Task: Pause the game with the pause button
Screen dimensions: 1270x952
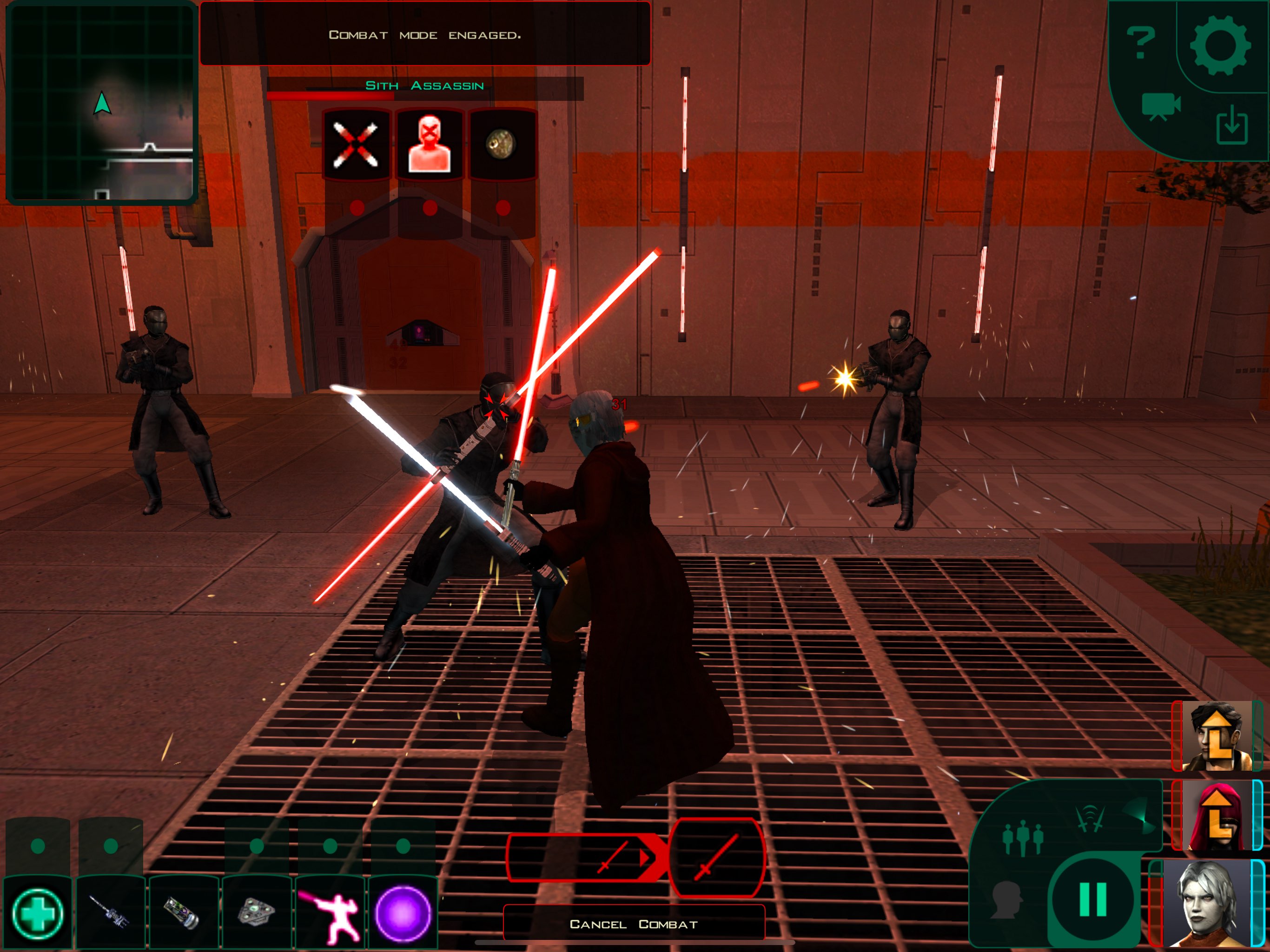Action: point(1092,899)
